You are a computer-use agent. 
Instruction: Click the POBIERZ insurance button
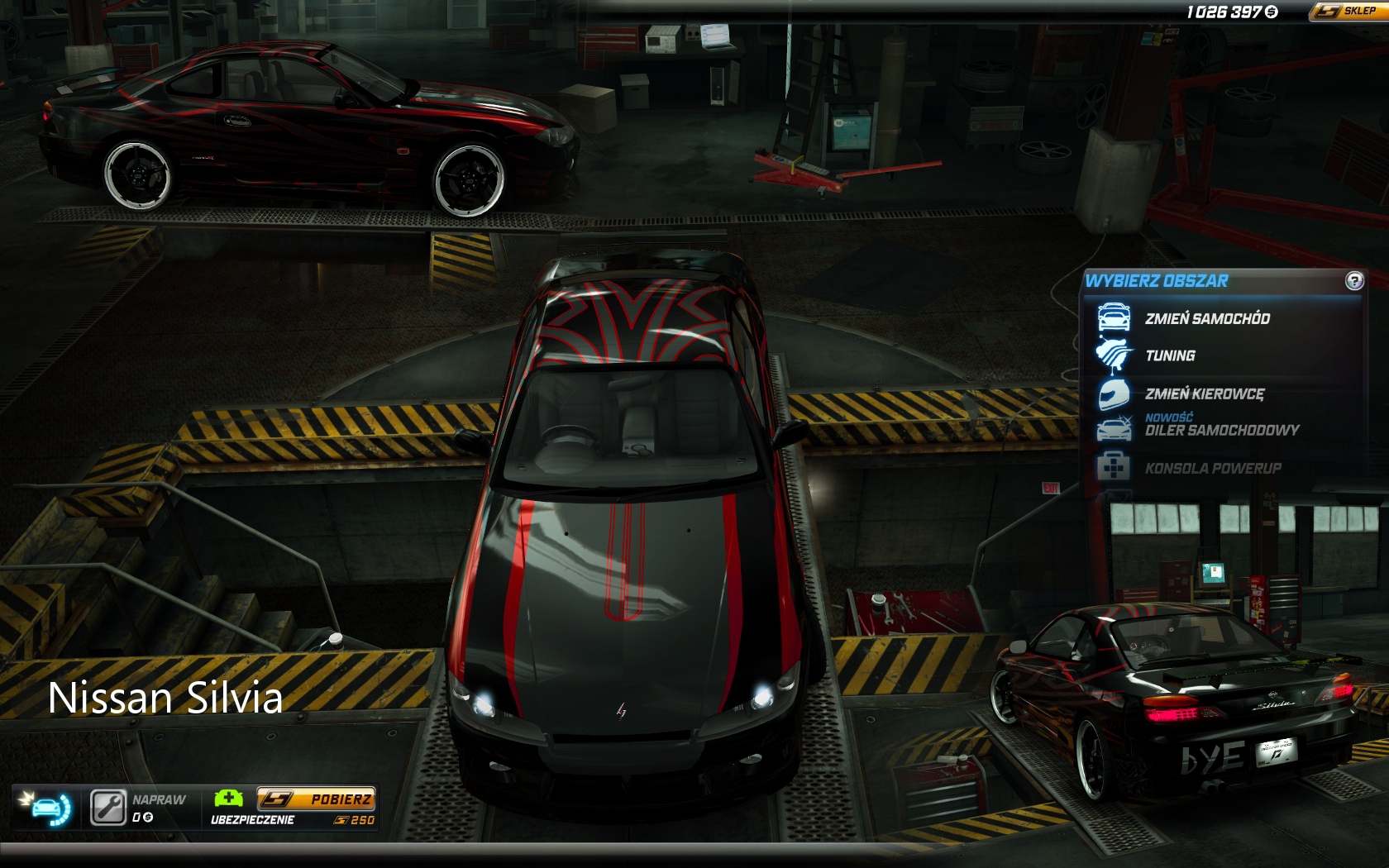point(316,799)
